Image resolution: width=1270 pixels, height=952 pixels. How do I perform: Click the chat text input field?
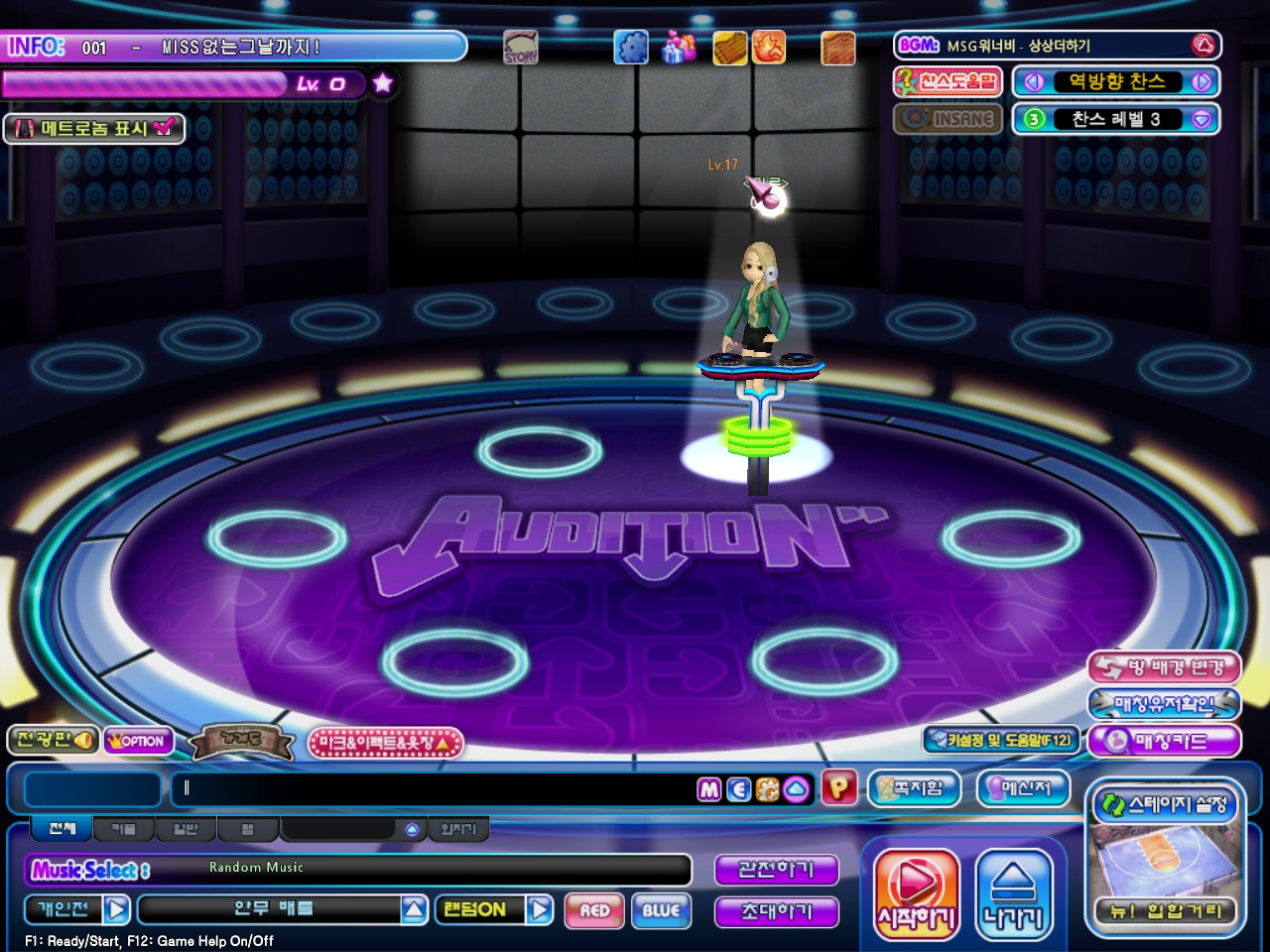coord(437,788)
